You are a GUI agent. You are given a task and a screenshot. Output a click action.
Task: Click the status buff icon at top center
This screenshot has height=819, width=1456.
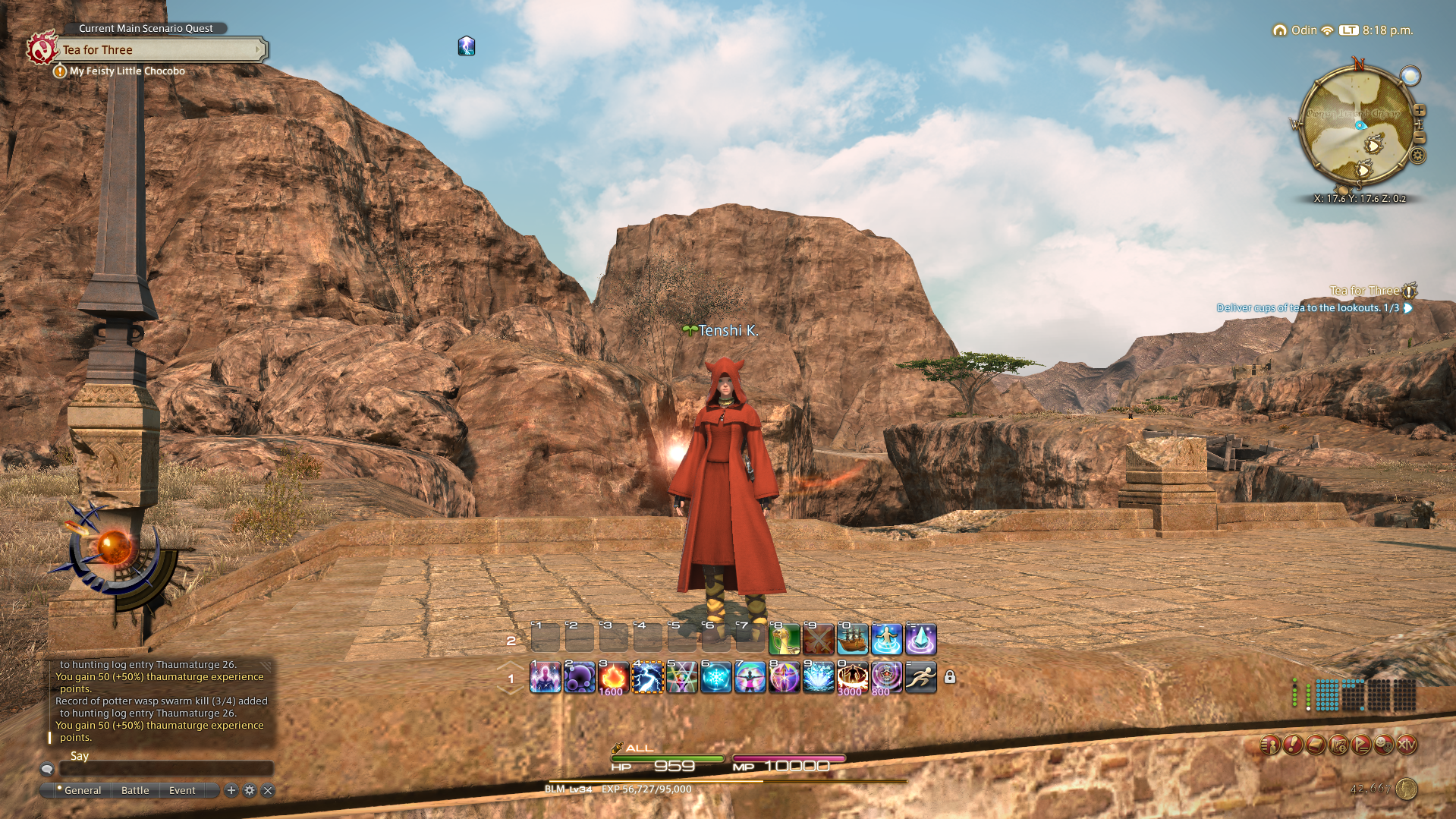click(467, 46)
